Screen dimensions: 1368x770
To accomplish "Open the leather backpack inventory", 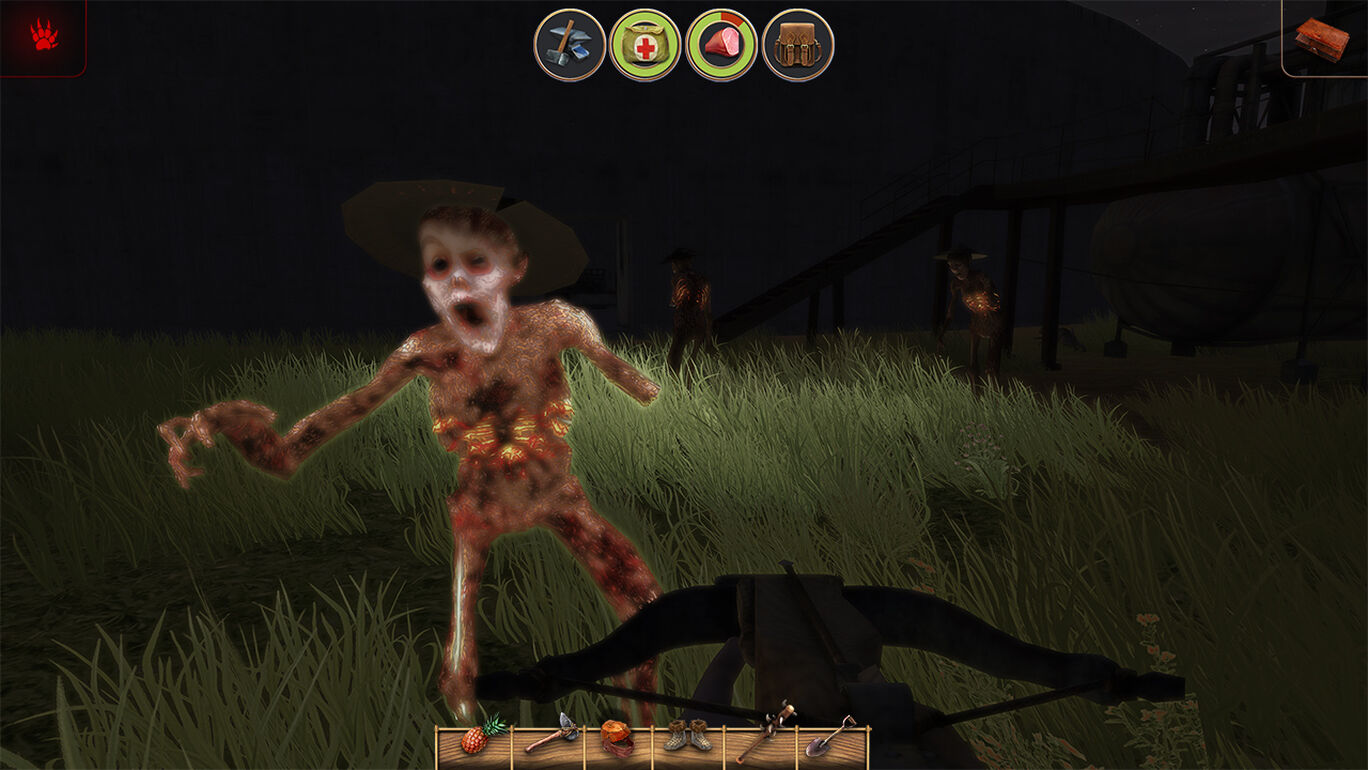I will point(797,45).
